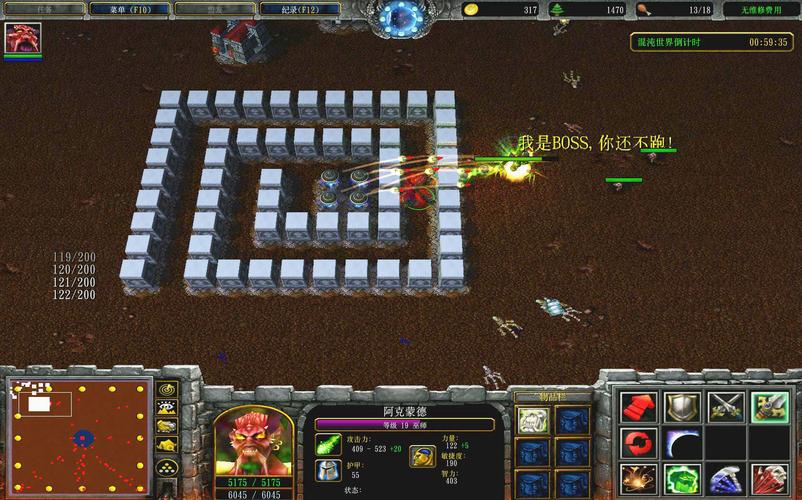
Task: Select the hero icon in top-left corner
Action: (x=21, y=38)
